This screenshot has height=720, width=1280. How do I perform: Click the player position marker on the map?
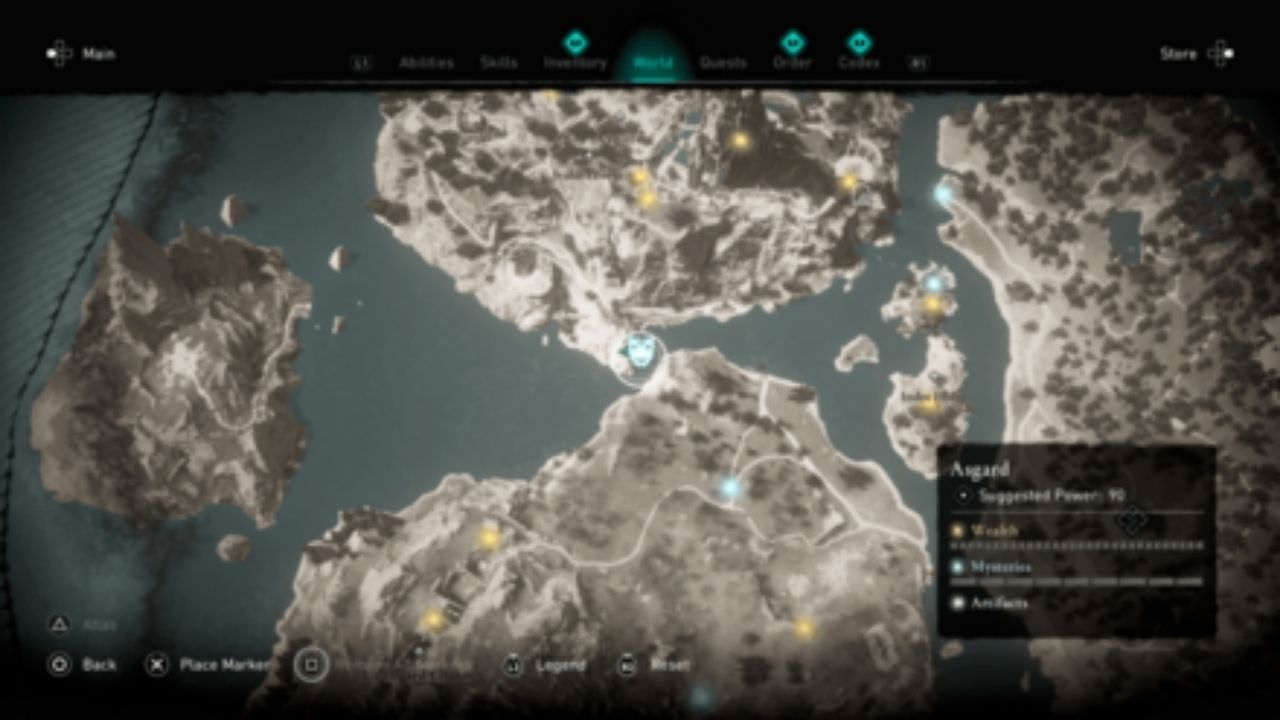coord(639,352)
